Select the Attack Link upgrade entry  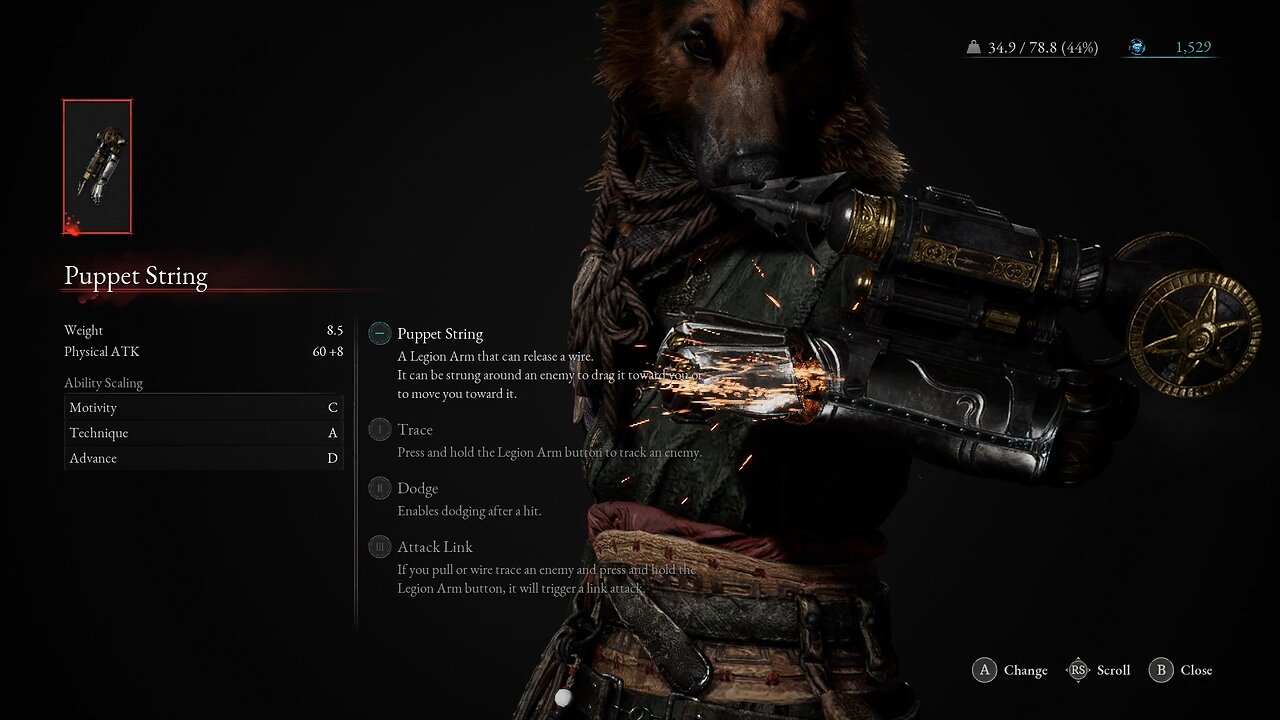pyautogui.click(x=434, y=547)
